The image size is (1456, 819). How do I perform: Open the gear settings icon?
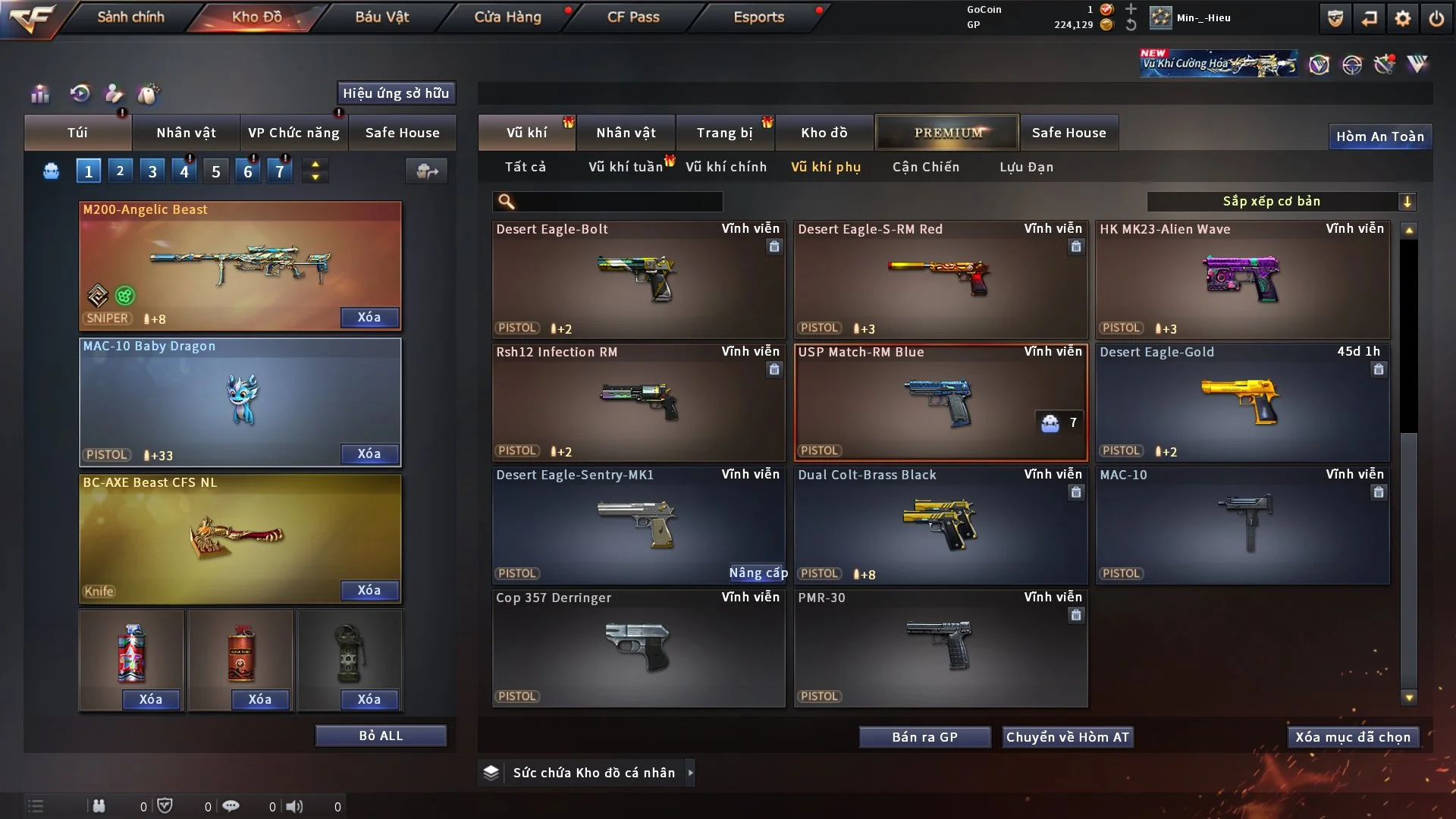coord(1402,18)
